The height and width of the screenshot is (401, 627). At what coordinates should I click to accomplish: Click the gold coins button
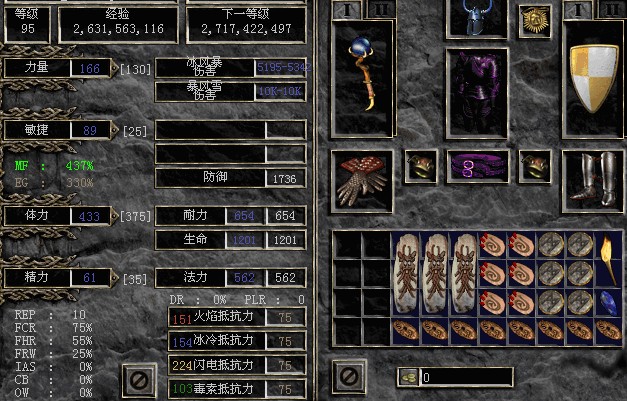[x=408, y=377]
